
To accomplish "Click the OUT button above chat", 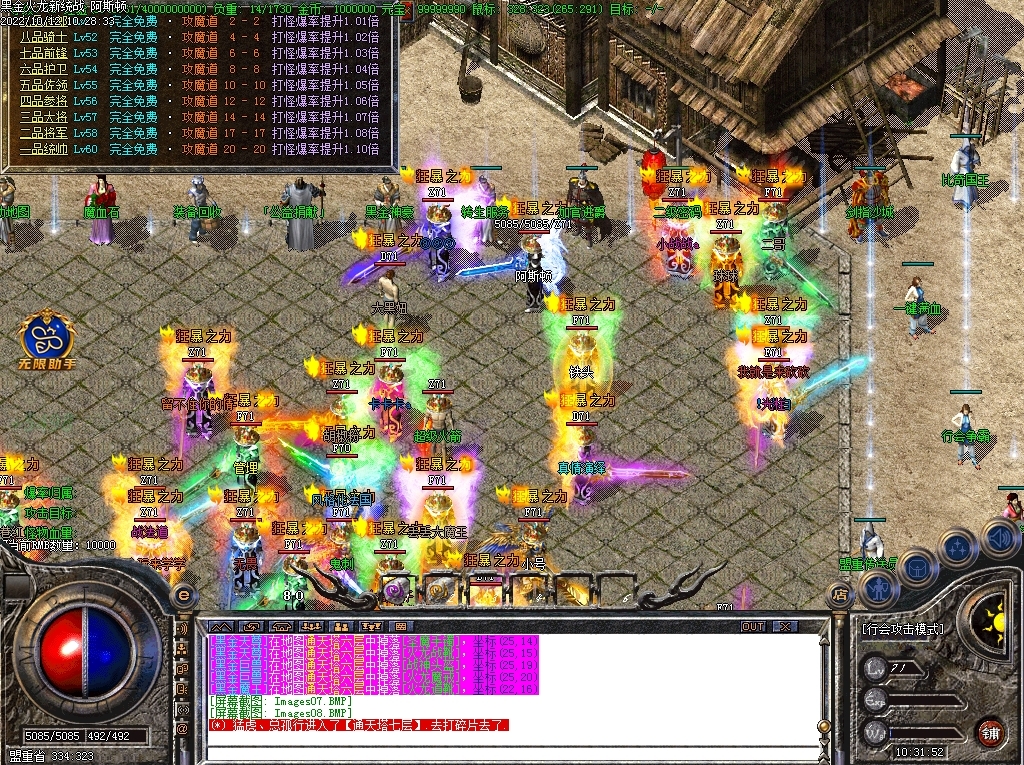I will coord(754,626).
